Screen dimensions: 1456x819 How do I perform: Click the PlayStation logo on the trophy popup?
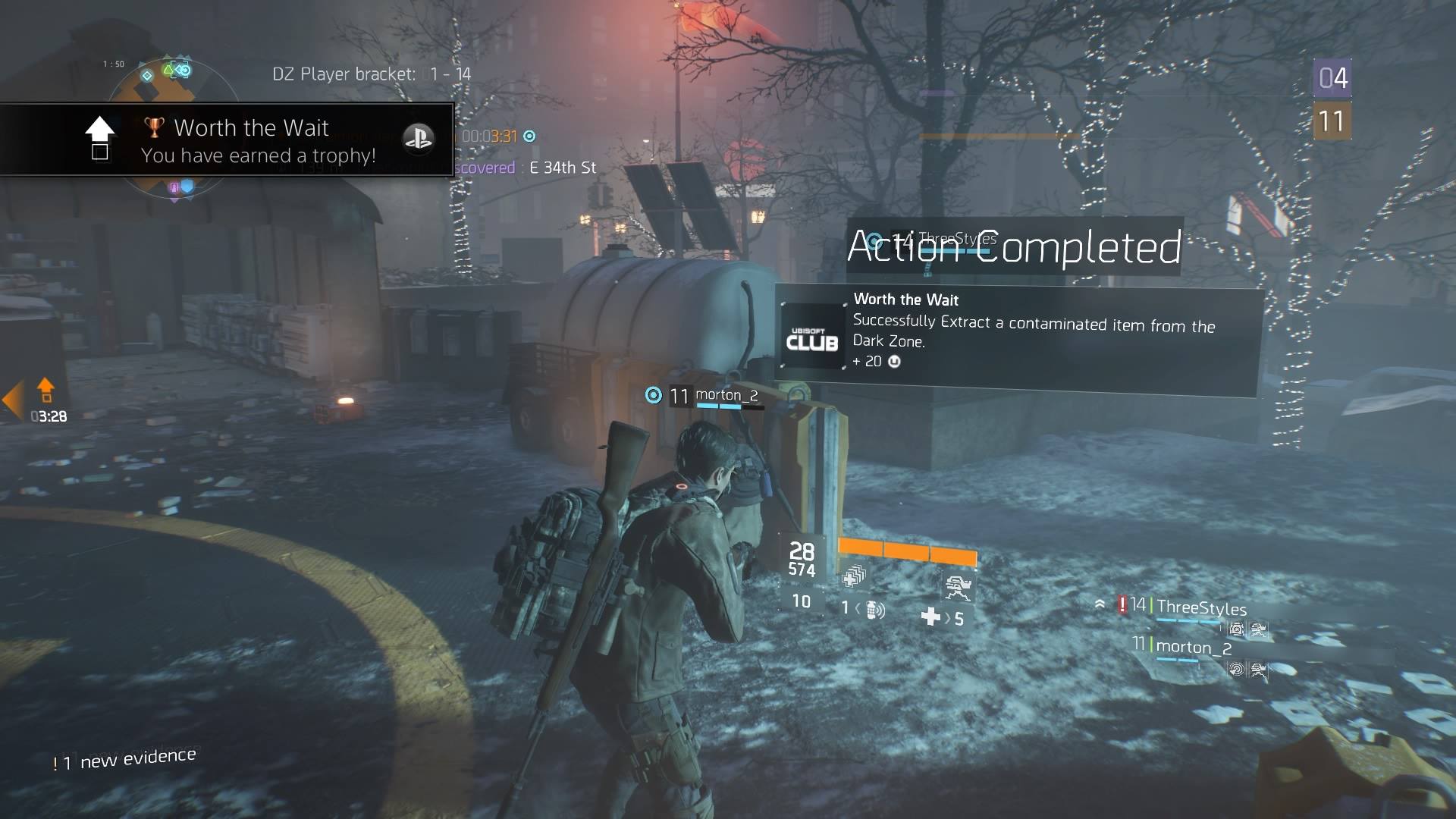(418, 137)
